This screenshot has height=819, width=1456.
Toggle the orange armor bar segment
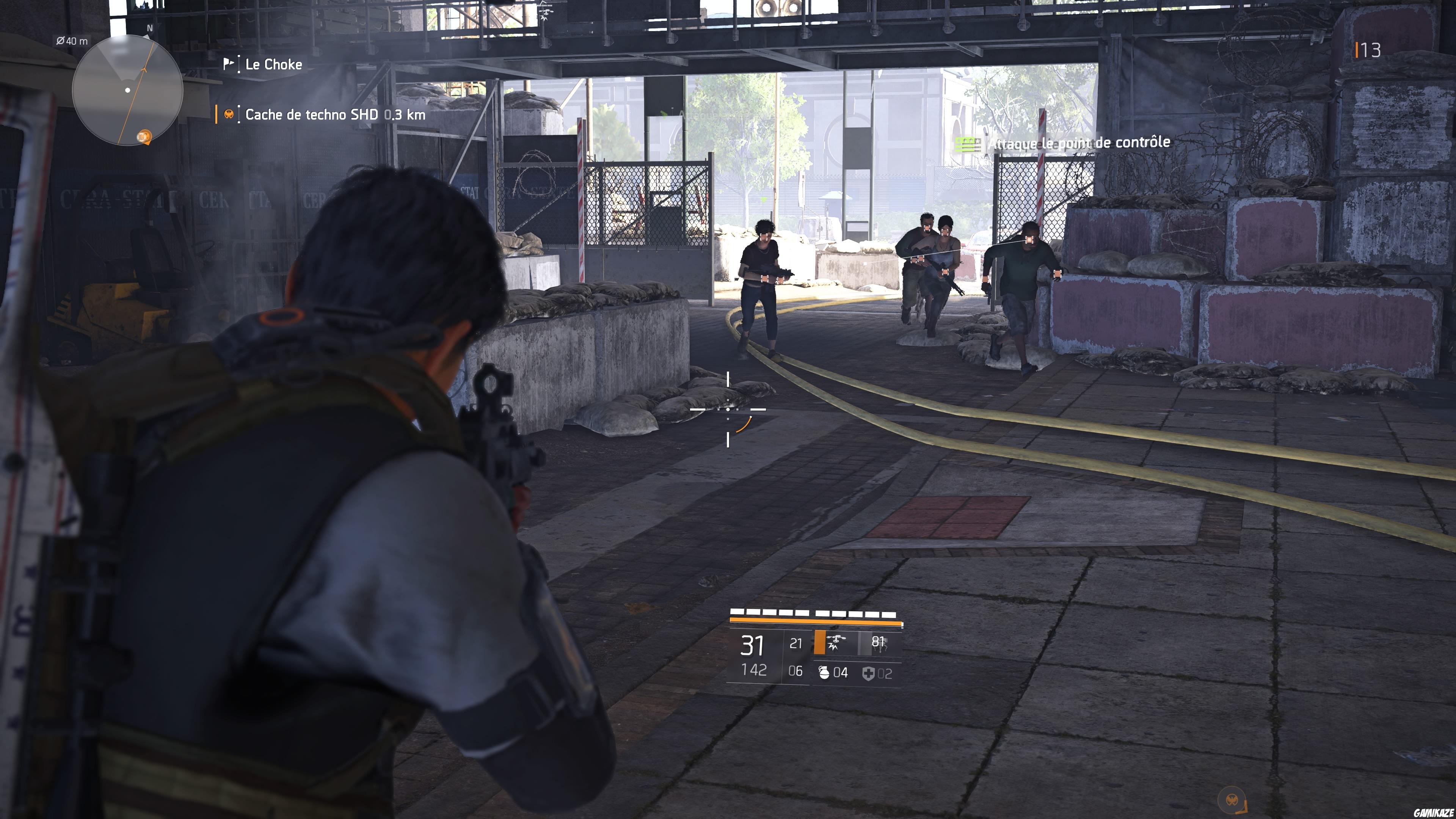[x=816, y=621]
